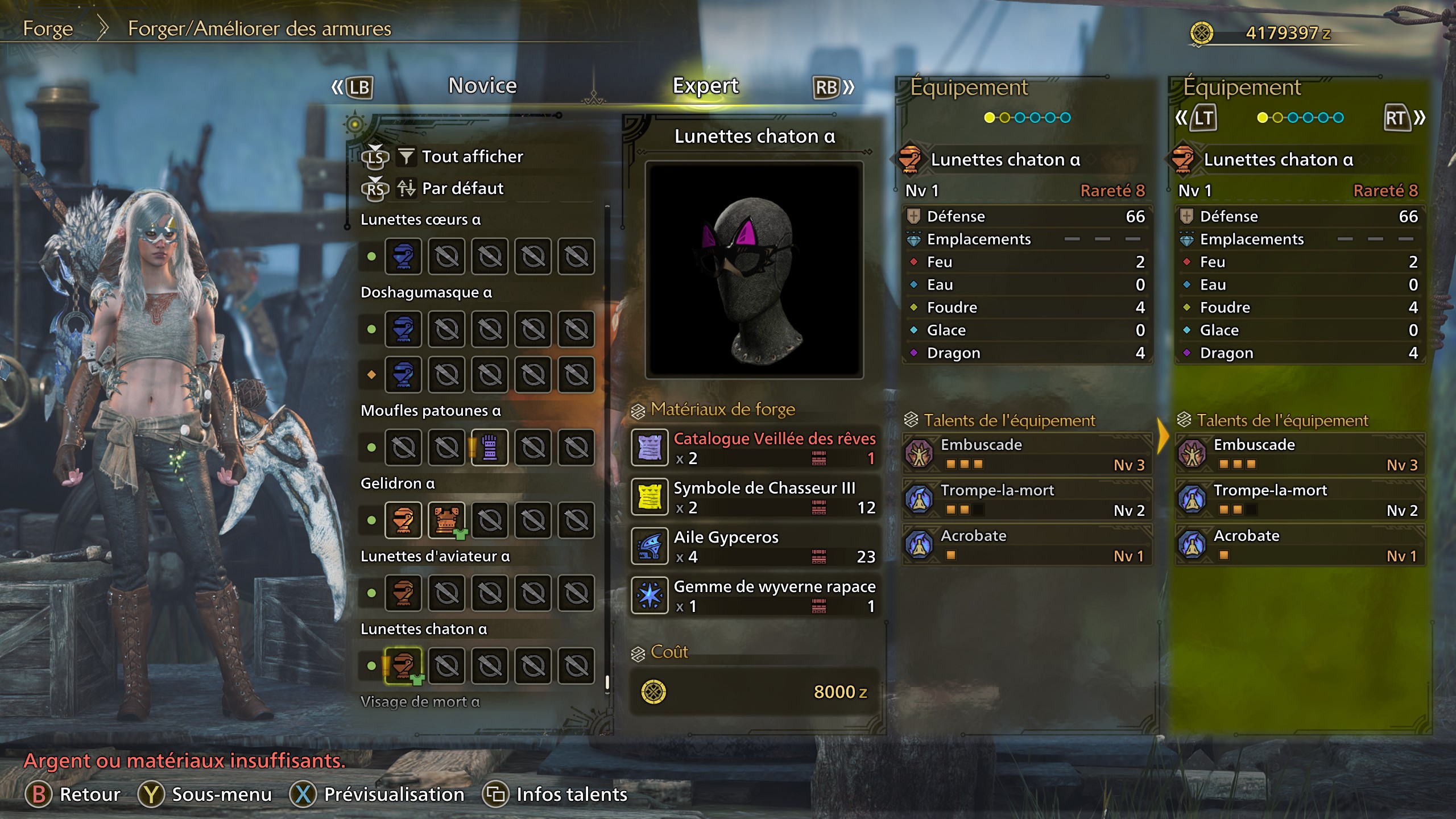Click the Symbole de Chasseur III material icon
Screen dimensions: 1456x819
pos(650,496)
